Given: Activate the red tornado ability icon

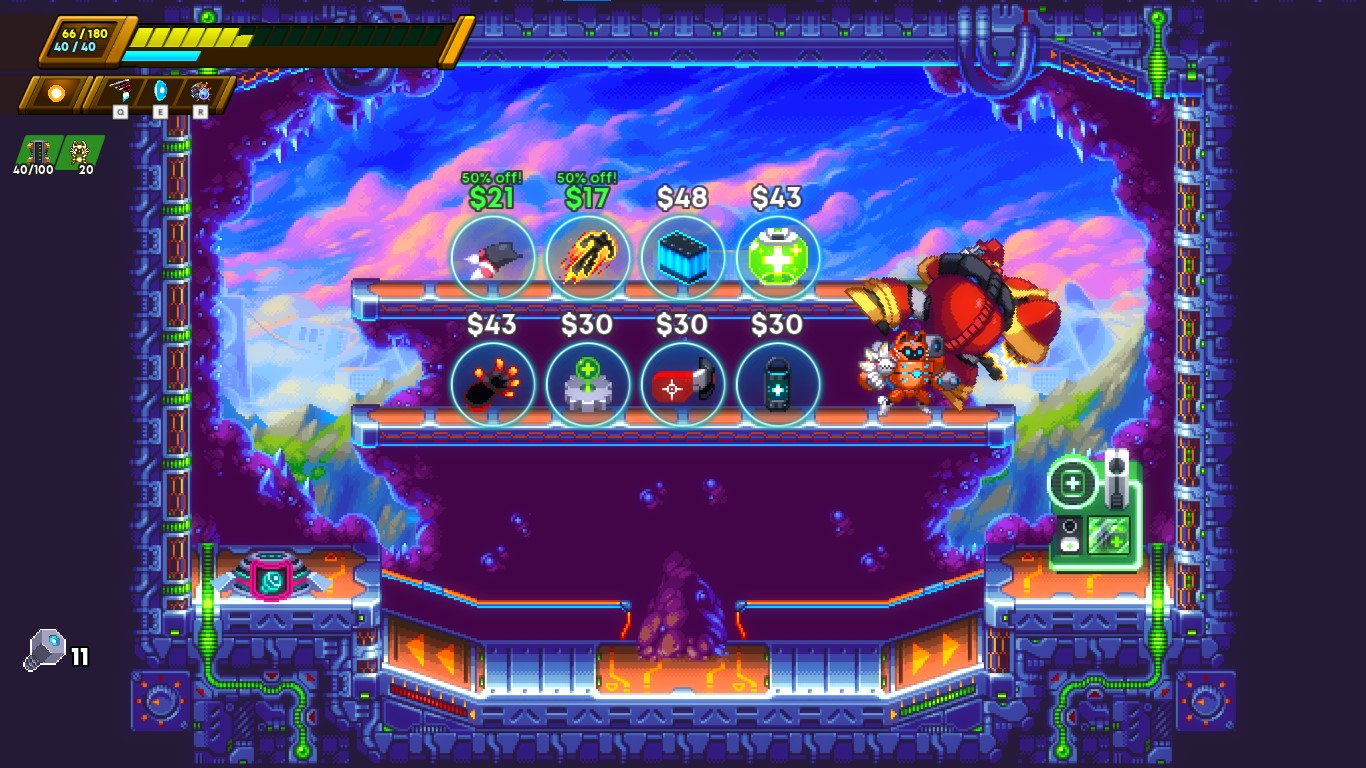Looking at the screenshot, I should (120, 92).
